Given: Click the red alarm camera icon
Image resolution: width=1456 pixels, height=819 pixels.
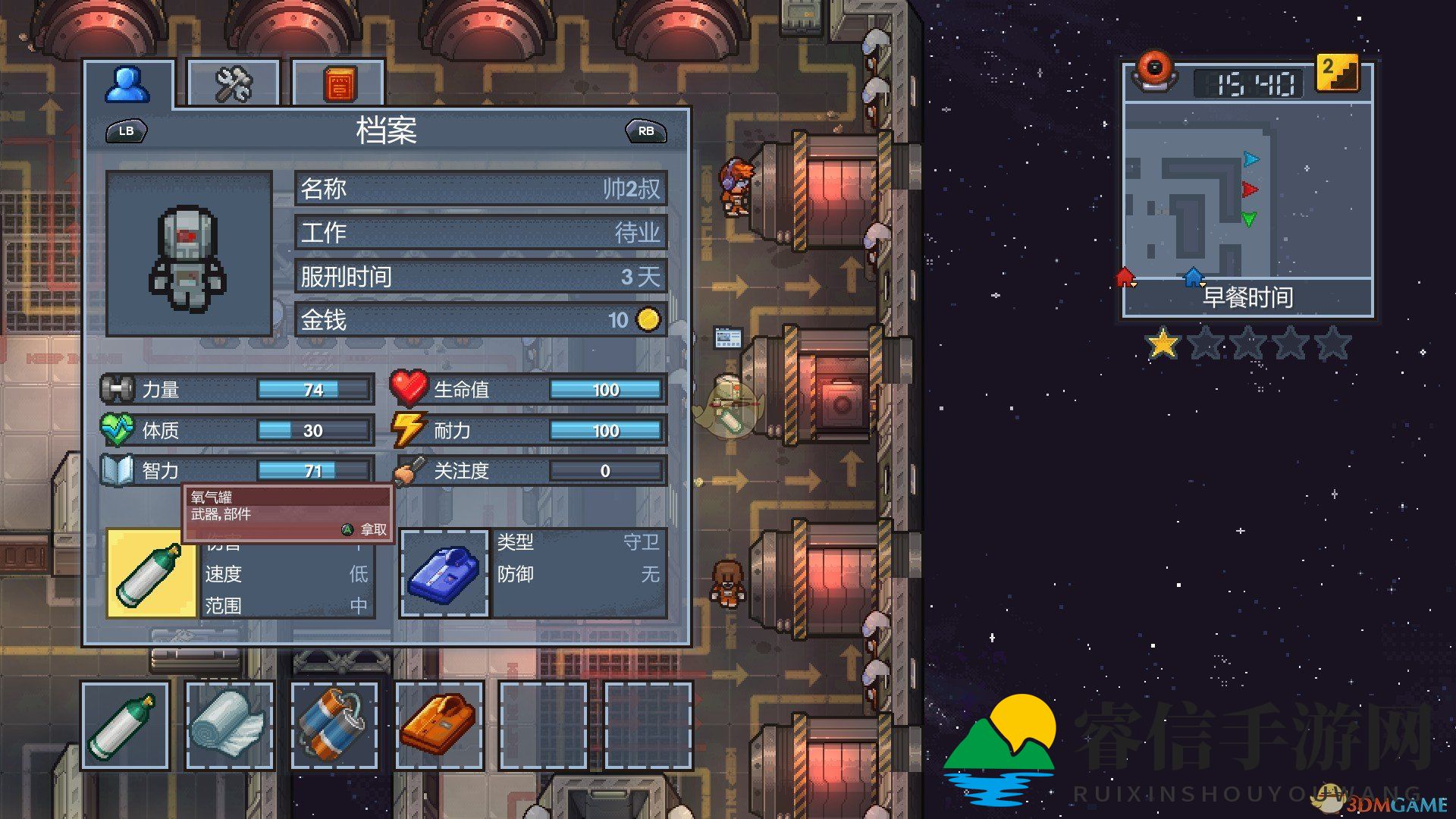Looking at the screenshot, I should tap(1154, 71).
